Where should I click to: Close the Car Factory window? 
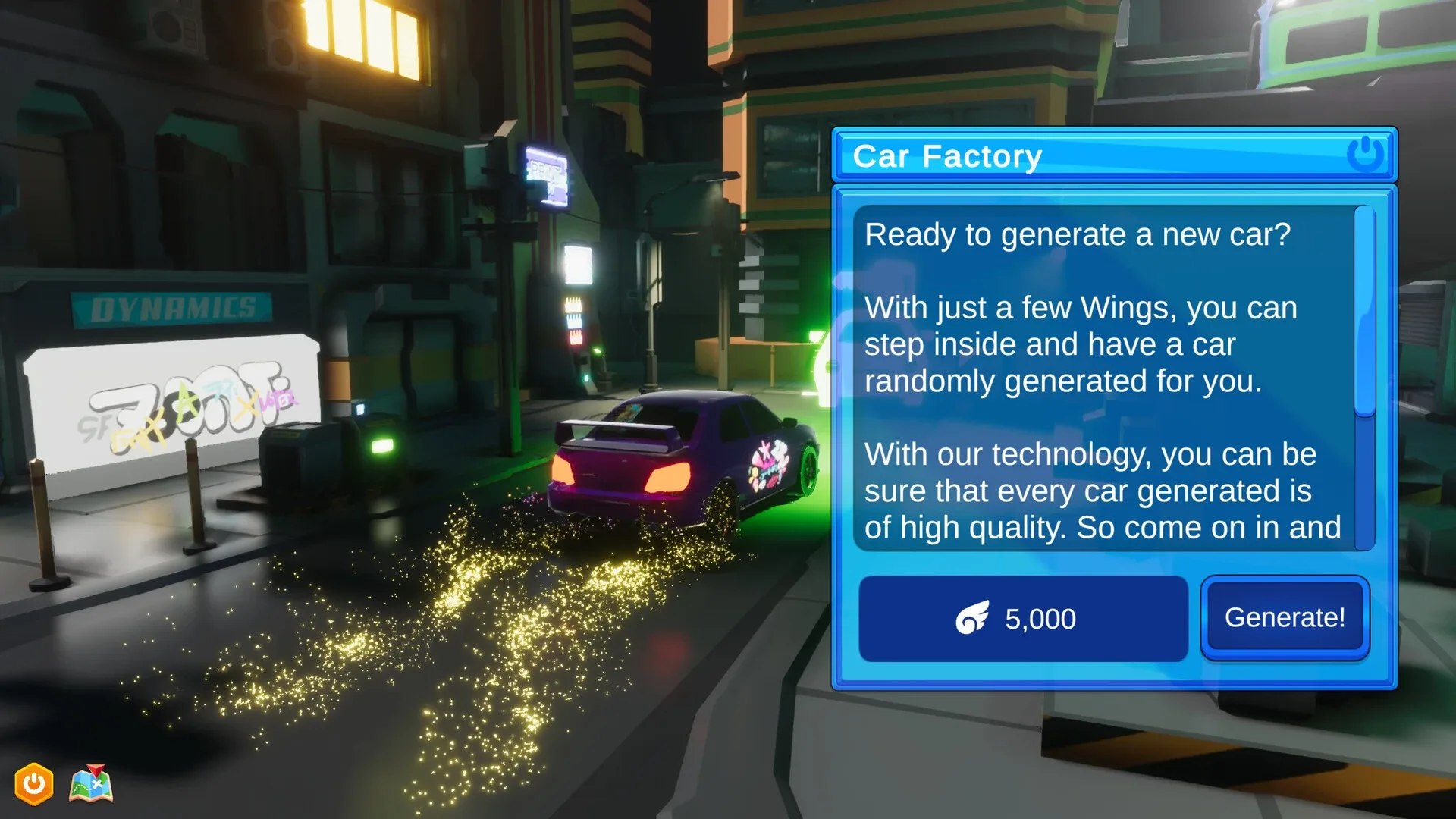tap(1365, 154)
